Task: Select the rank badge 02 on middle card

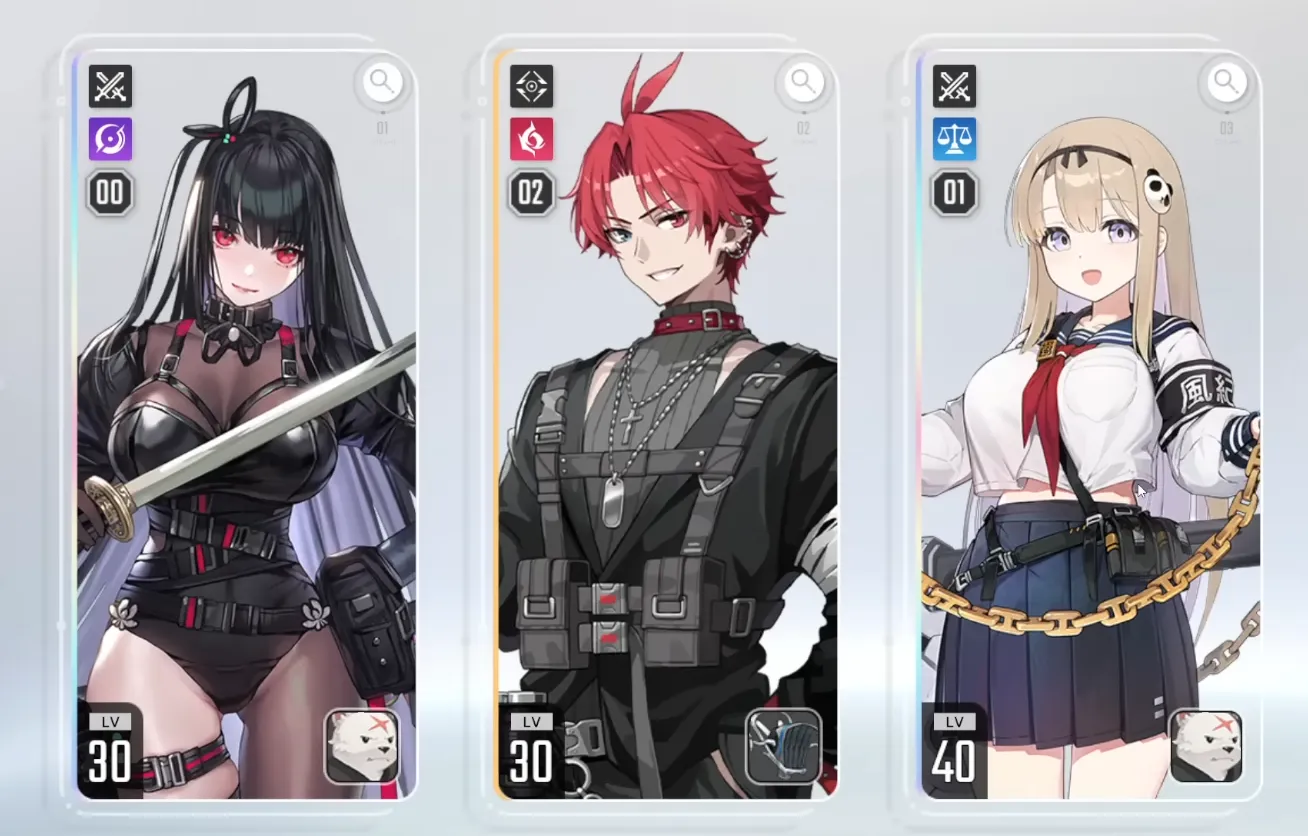Action: click(531, 192)
